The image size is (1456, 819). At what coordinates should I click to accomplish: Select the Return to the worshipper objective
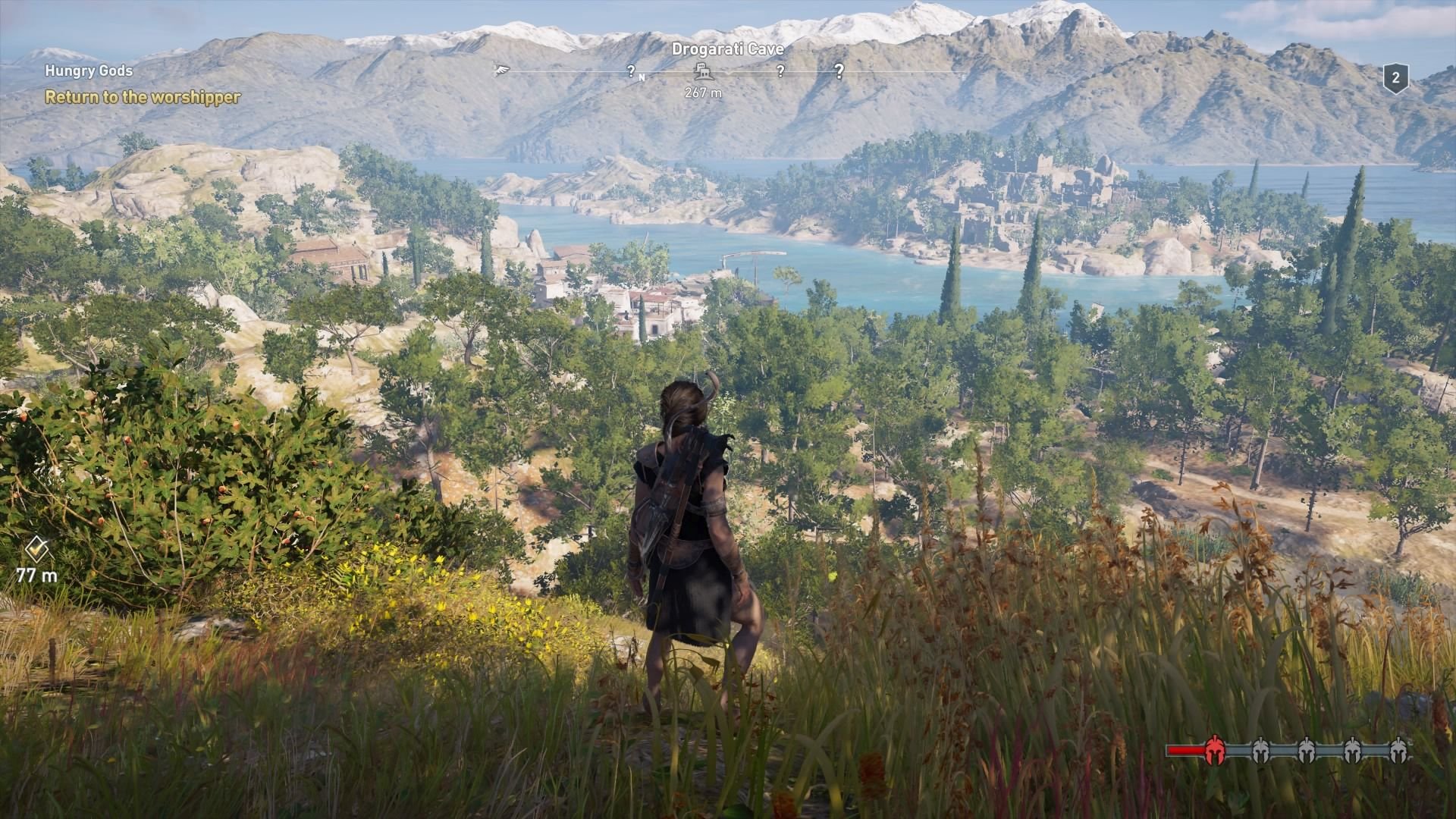tap(143, 98)
